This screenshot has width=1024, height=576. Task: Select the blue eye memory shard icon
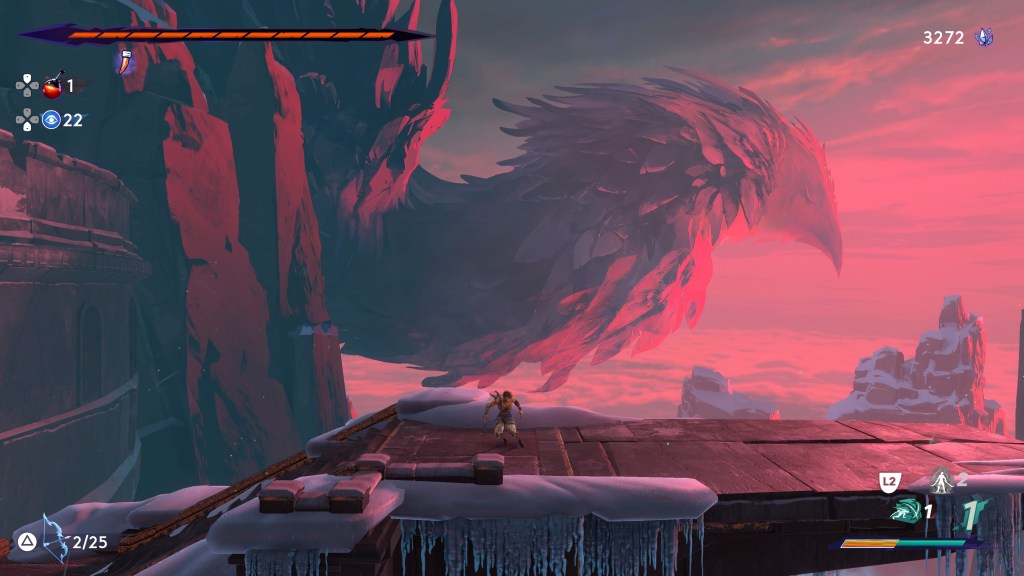pyautogui.click(x=51, y=120)
